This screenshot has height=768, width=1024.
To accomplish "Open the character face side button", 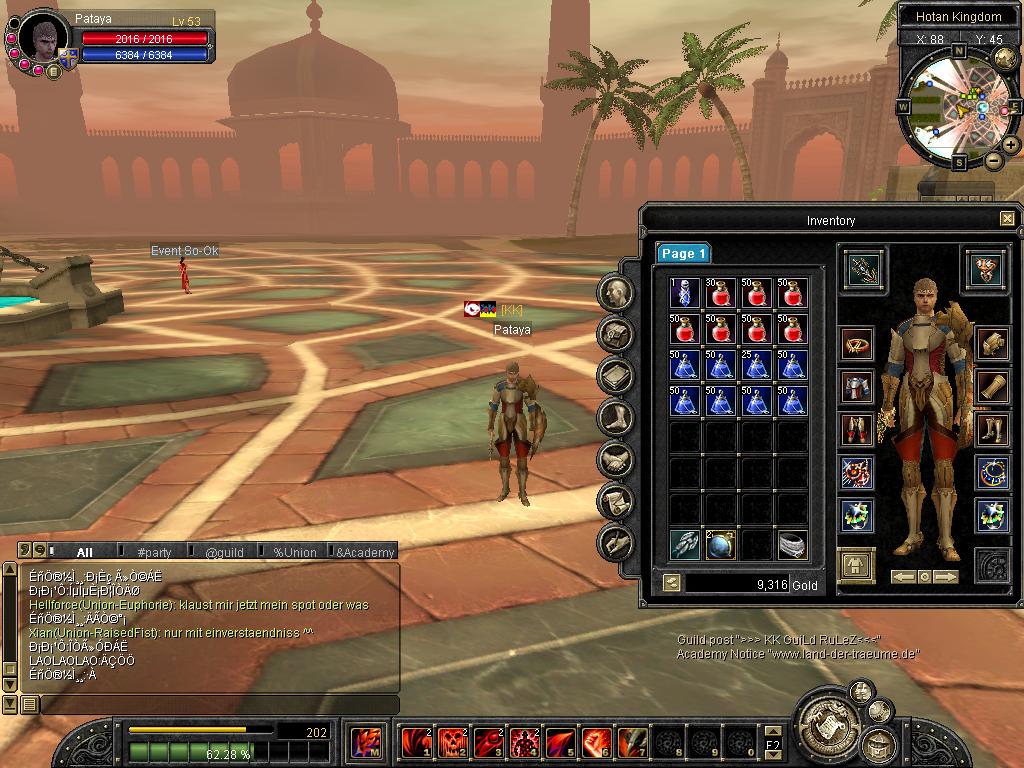I will [x=616, y=292].
